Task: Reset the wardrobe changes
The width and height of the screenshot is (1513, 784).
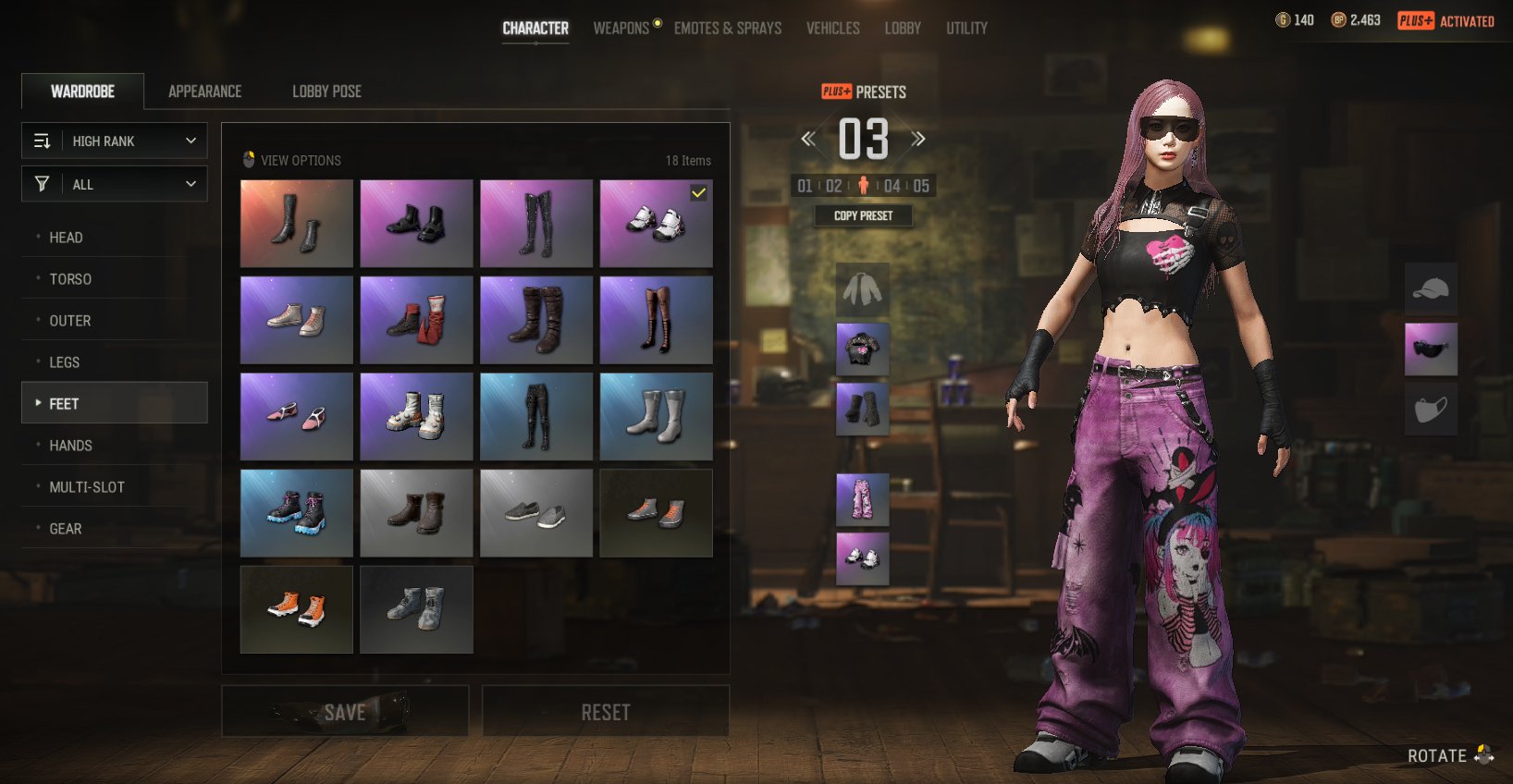Action: pos(606,711)
